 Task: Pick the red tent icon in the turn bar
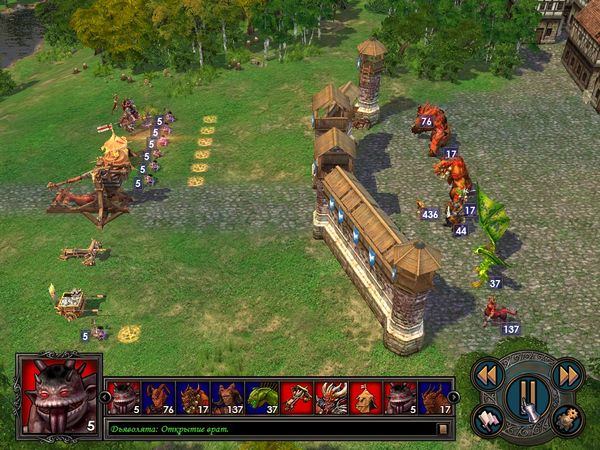coord(366,398)
